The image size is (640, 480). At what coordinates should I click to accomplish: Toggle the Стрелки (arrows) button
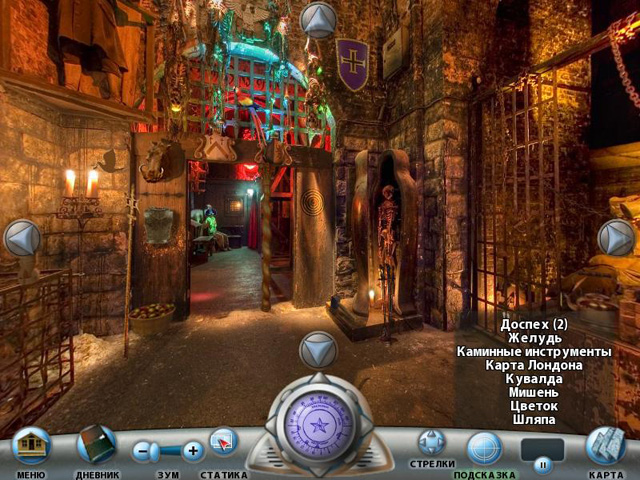click(x=432, y=442)
